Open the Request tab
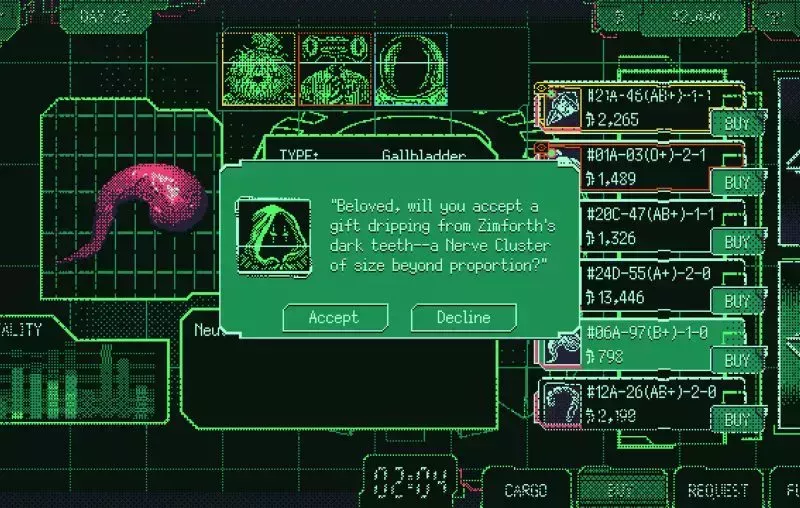This screenshot has height=508, width=800. click(718, 490)
